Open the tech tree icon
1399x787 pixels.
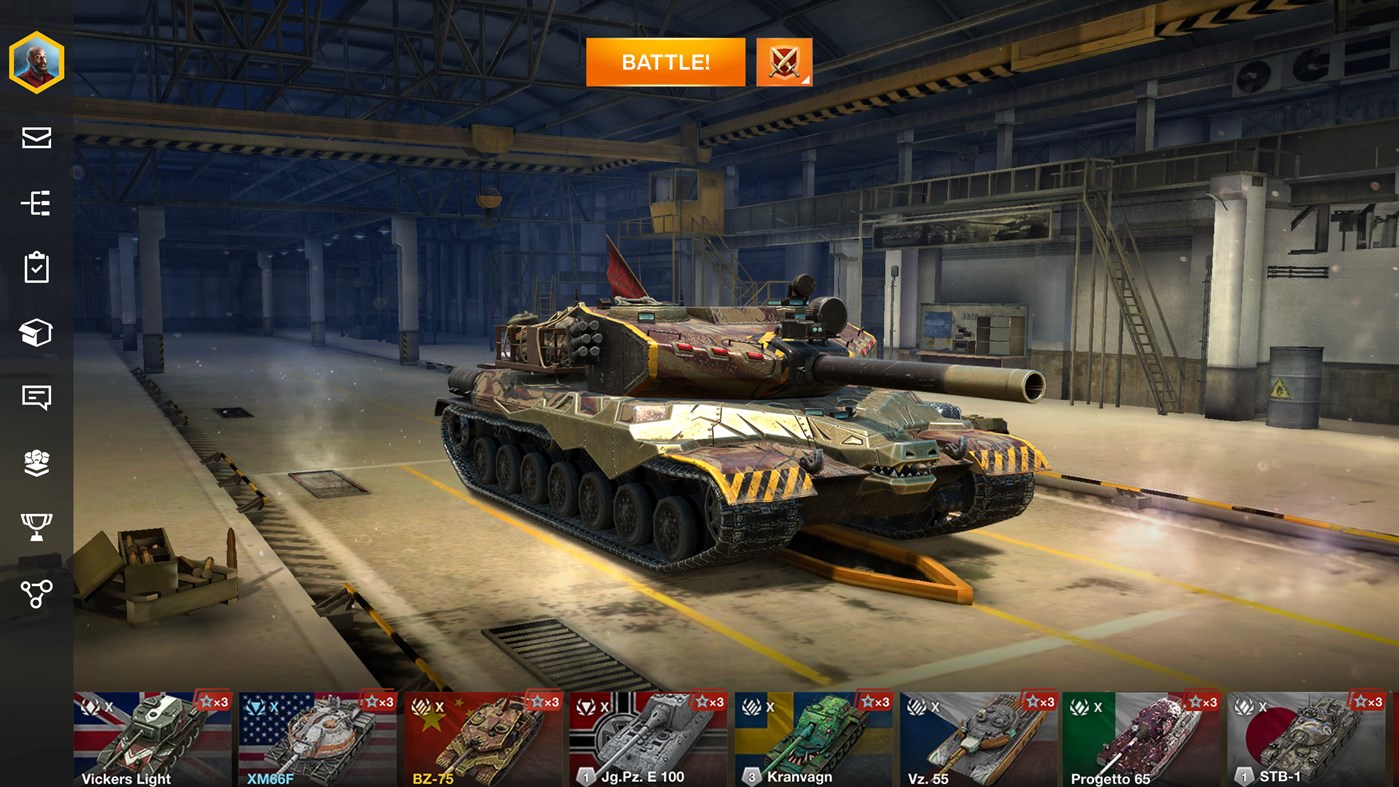[x=36, y=202]
